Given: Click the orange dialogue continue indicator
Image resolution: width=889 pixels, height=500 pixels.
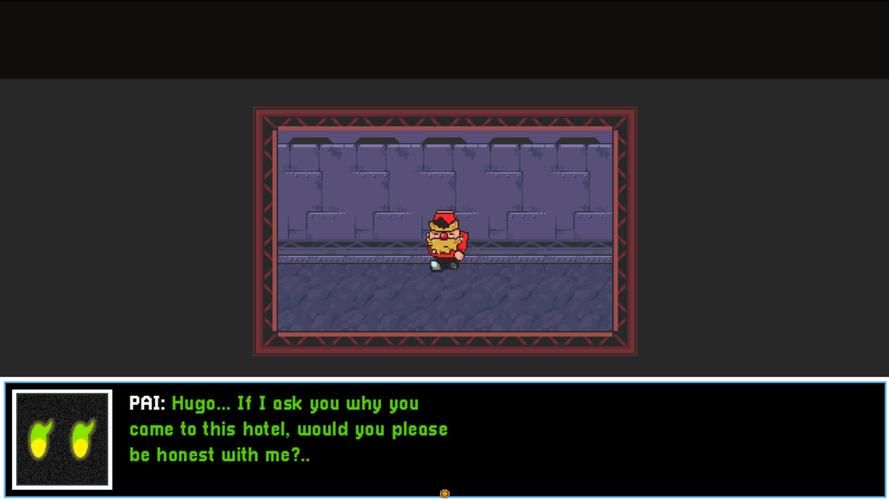Looking at the screenshot, I should pyautogui.click(x=445, y=493).
